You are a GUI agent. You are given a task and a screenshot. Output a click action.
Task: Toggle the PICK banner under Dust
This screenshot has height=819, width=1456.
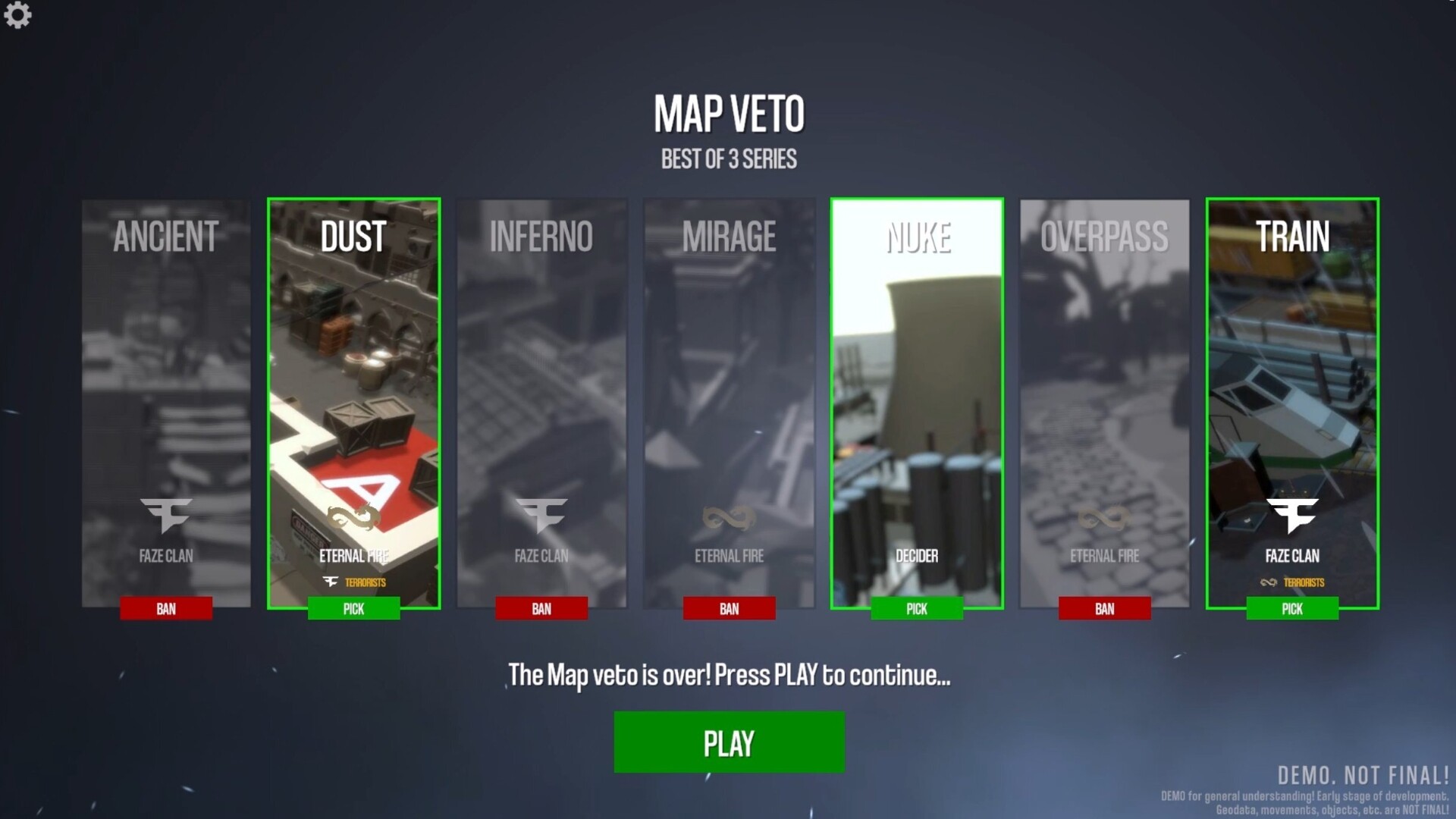(353, 609)
